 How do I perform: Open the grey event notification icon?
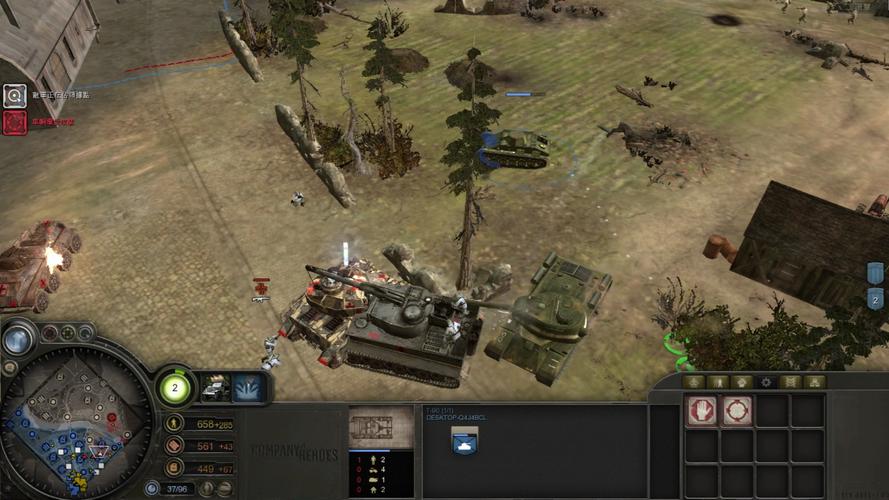[14, 96]
